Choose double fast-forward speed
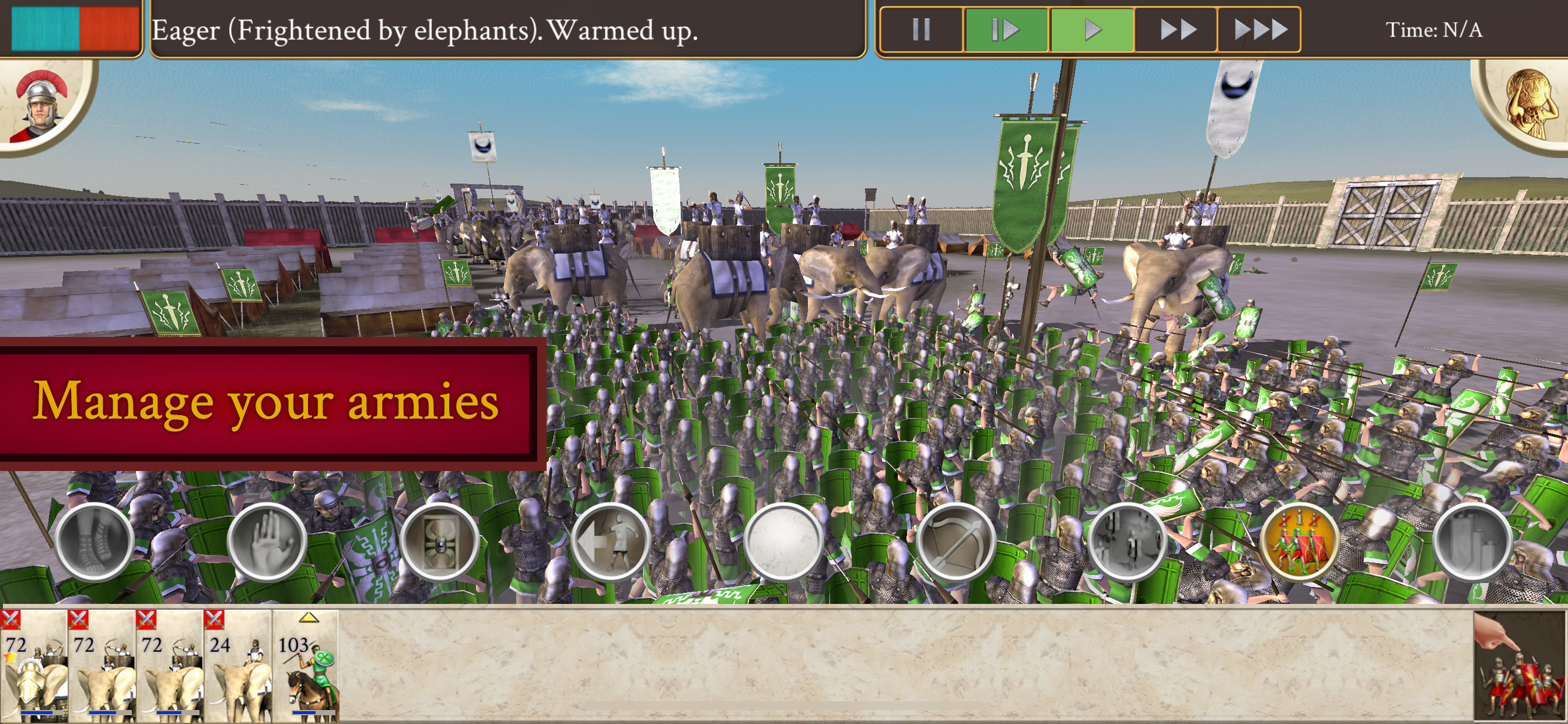Viewport: 1568px width, 724px height. pyautogui.click(x=1176, y=29)
